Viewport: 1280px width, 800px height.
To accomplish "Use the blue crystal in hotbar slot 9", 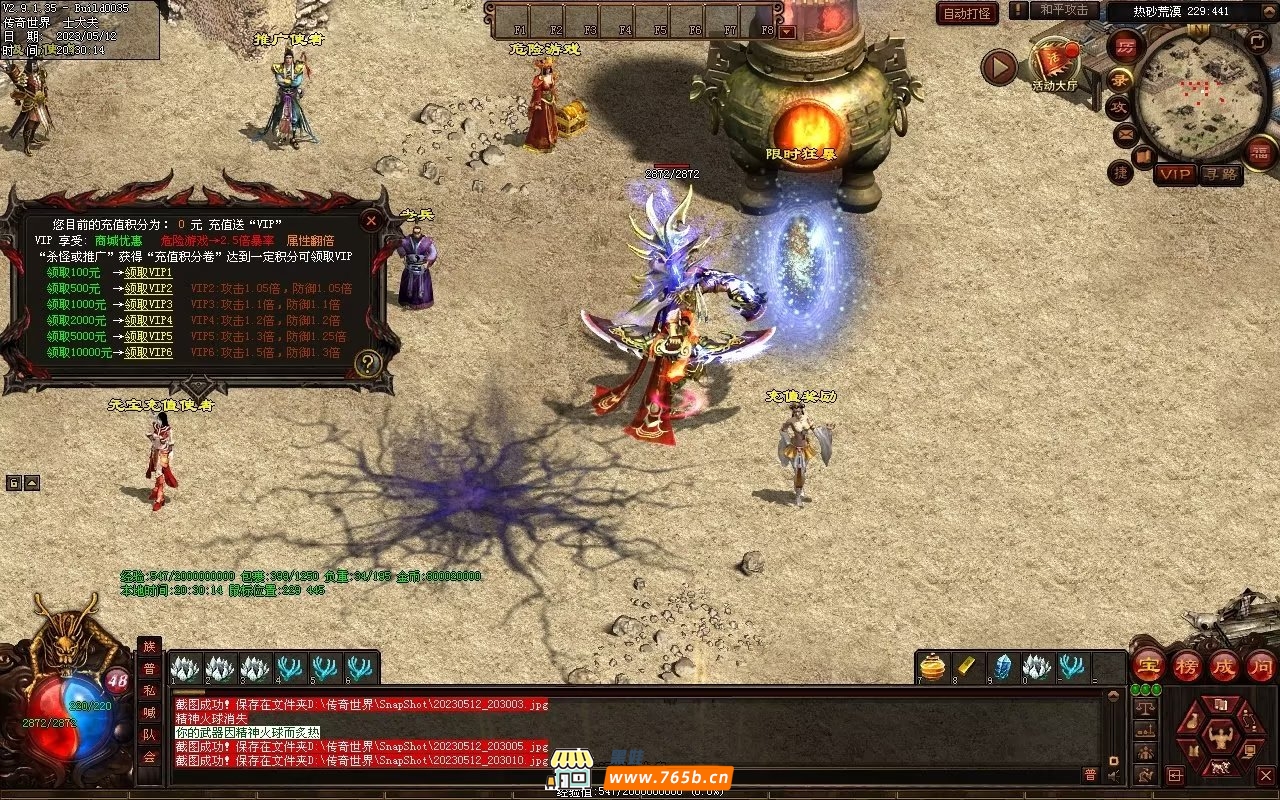I will (1002, 667).
